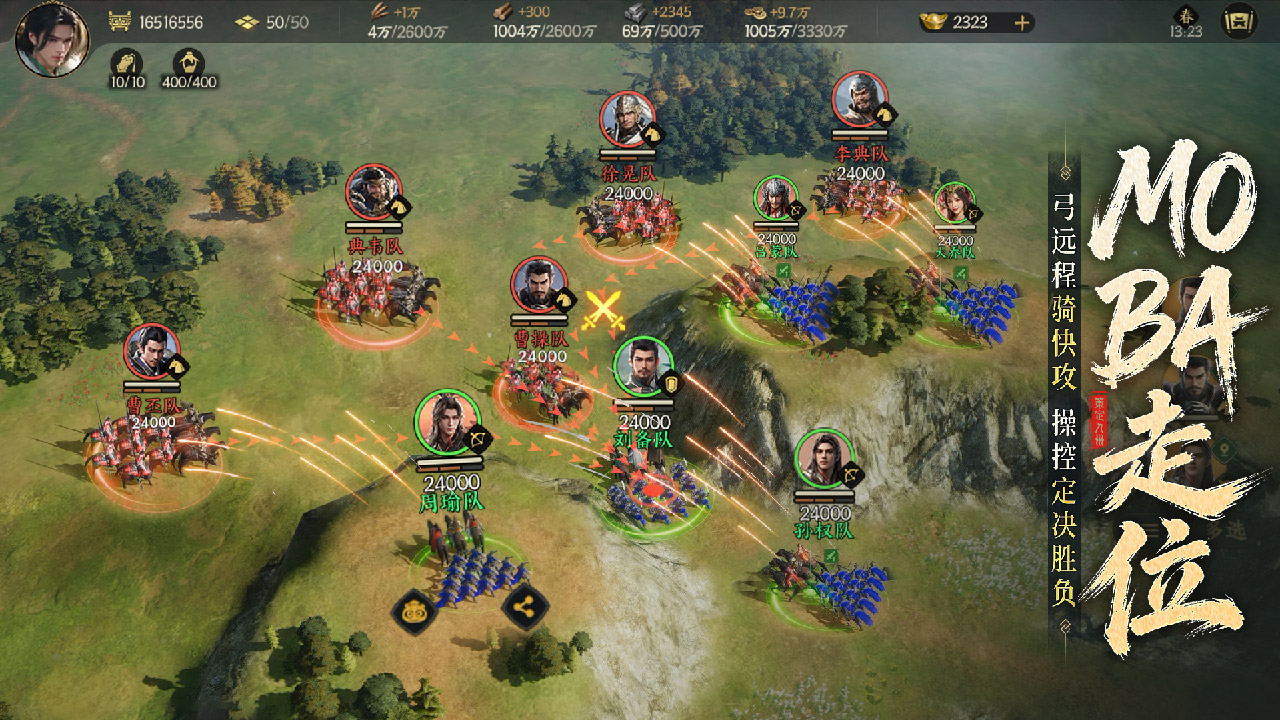Click the 李典队 enemy portrait
Image resolution: width=1280 pixels, height=720 pixels.
(860, 99)
